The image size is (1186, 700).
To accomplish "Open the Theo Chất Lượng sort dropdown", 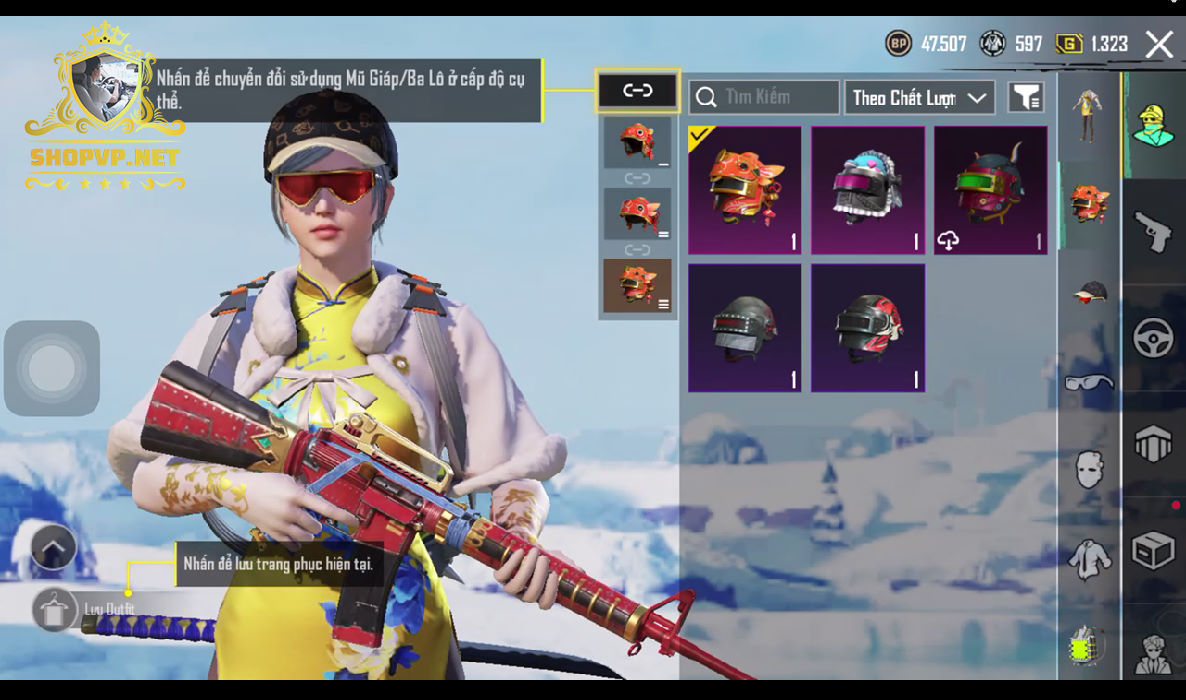I will [x=919, y=97].
